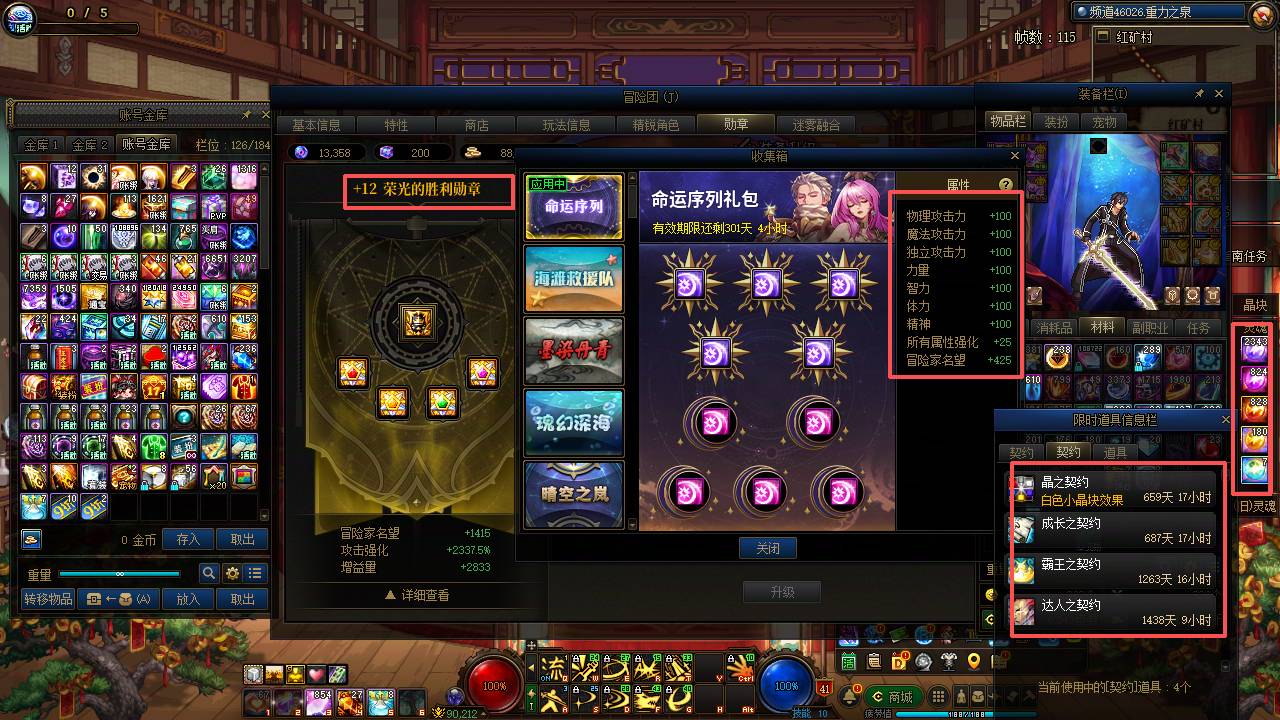Image resolution: width=1280 pixels, height=720 pixels.
Task: Collapse the 详细查看 section
Action: coord(420,593)
